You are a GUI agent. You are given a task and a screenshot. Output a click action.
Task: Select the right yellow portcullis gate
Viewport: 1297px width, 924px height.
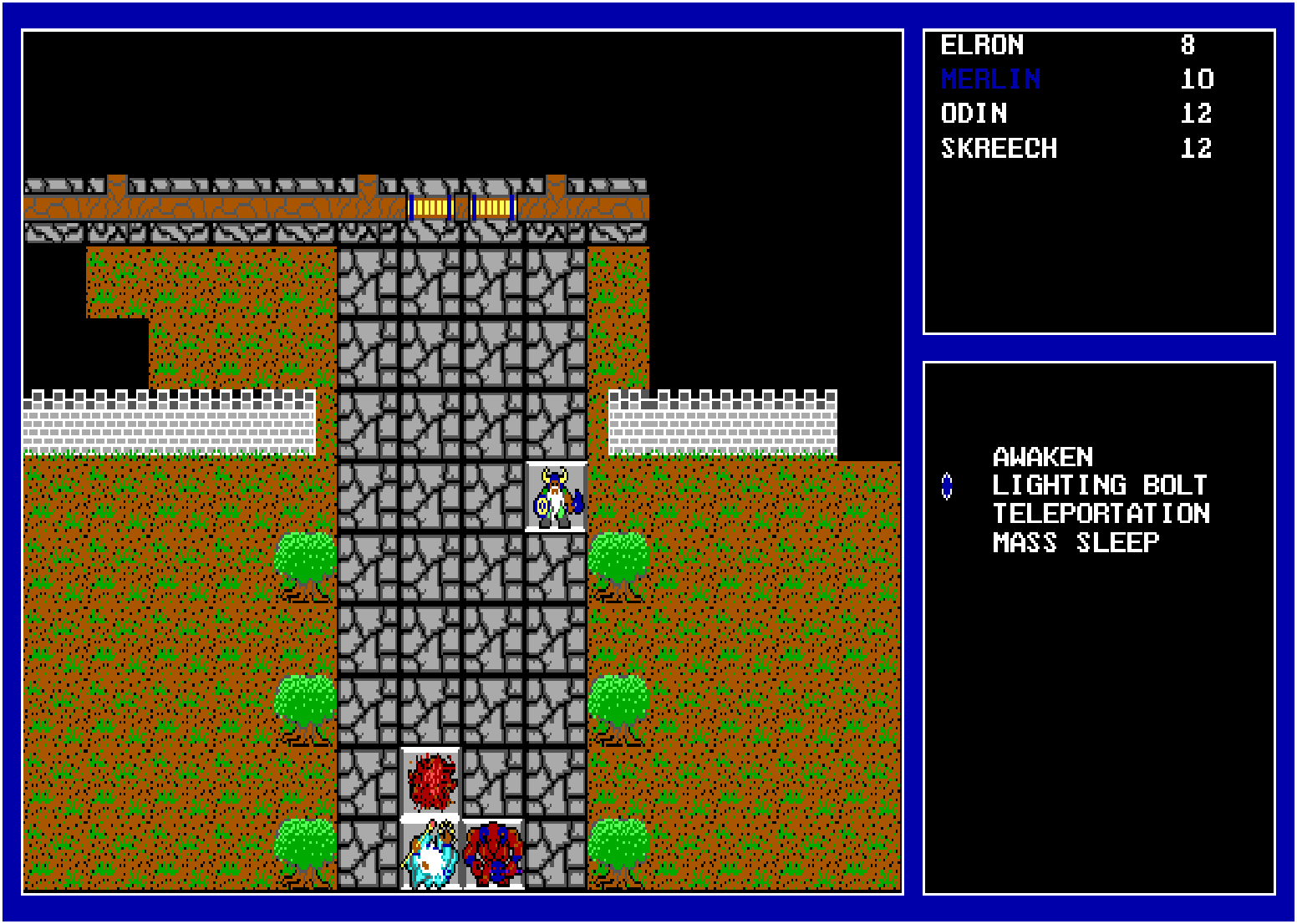point(493,206)
